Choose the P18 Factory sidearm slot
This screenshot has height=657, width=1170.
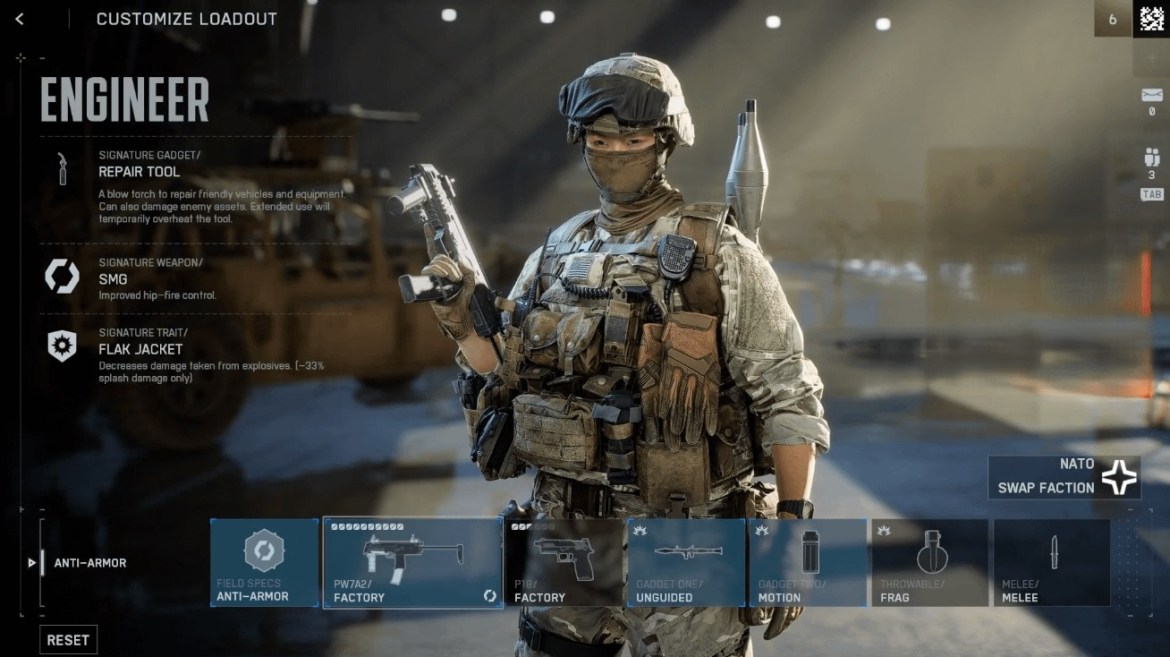tap(564, 562)
